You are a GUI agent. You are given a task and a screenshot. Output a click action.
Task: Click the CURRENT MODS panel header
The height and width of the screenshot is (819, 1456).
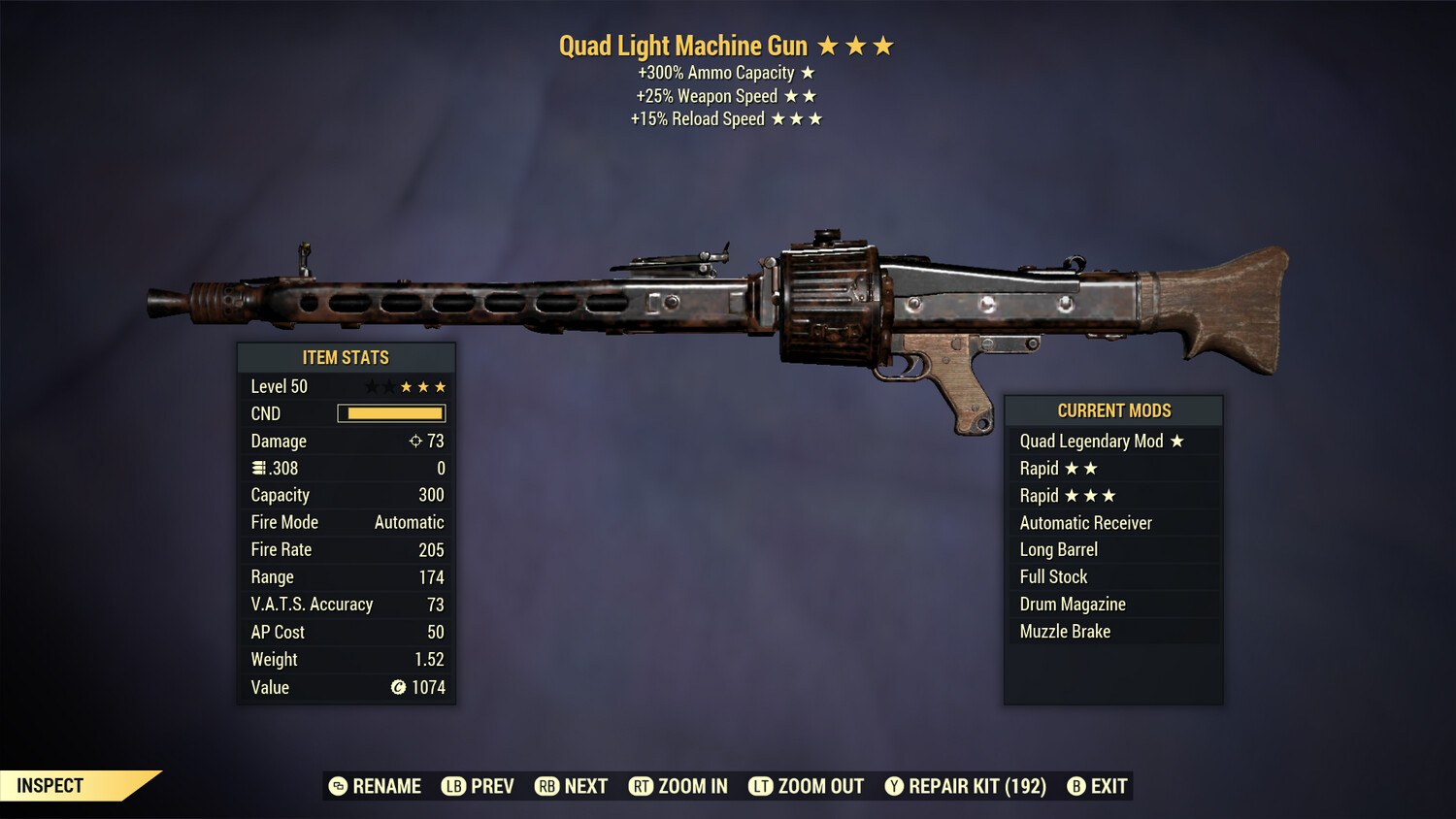[x=1113, y=410]
